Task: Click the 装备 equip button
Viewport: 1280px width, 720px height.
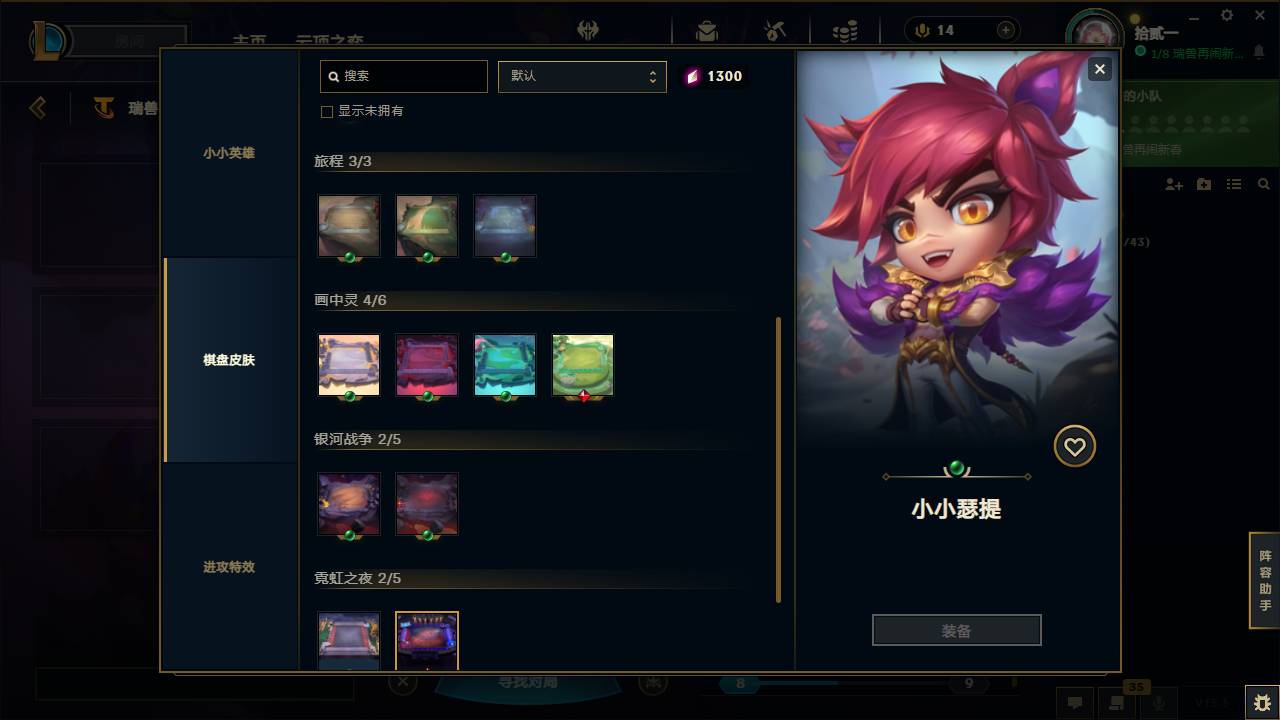Action: (x=956, y=629)
